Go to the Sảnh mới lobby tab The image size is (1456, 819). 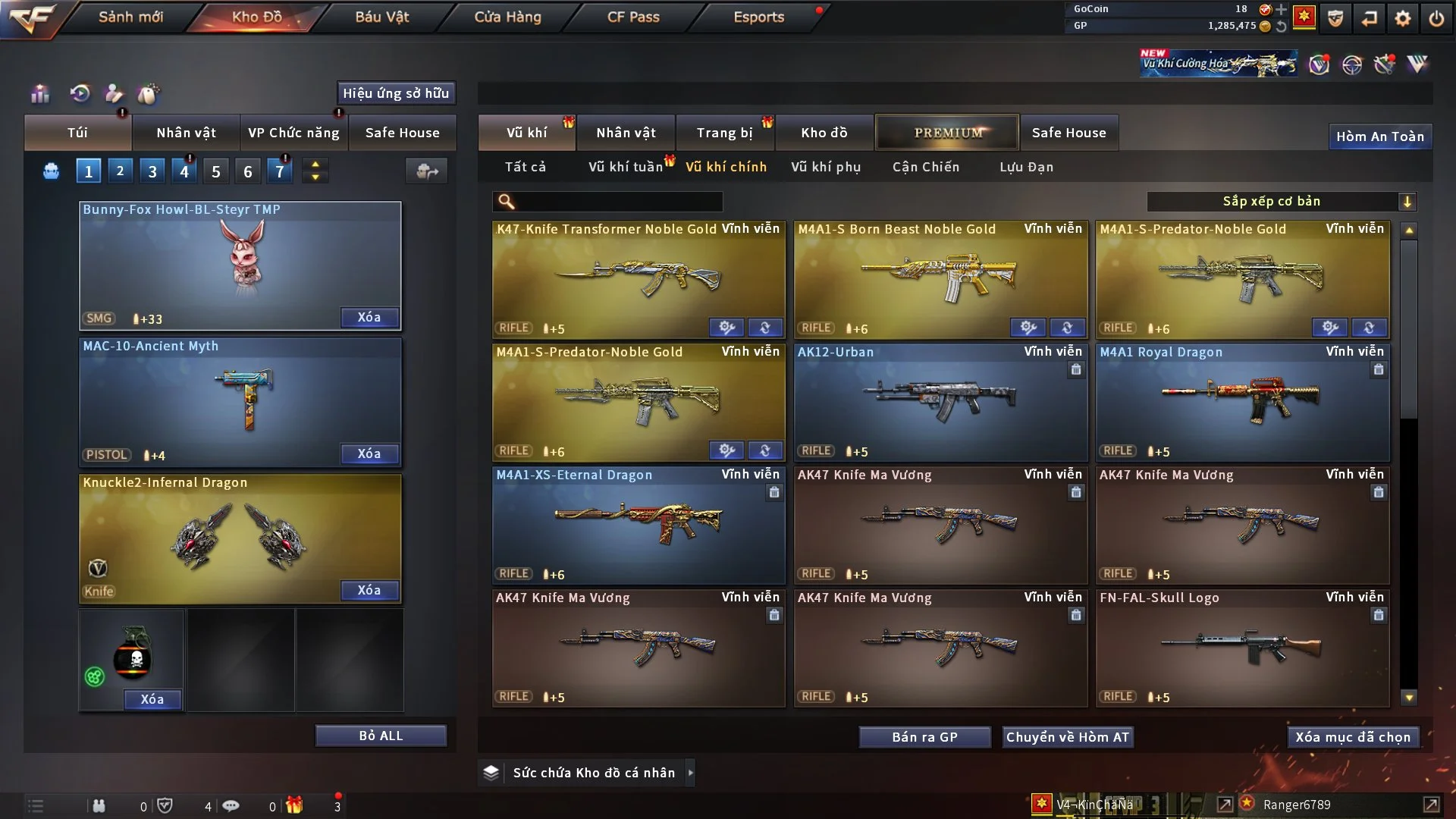(130, 17)
